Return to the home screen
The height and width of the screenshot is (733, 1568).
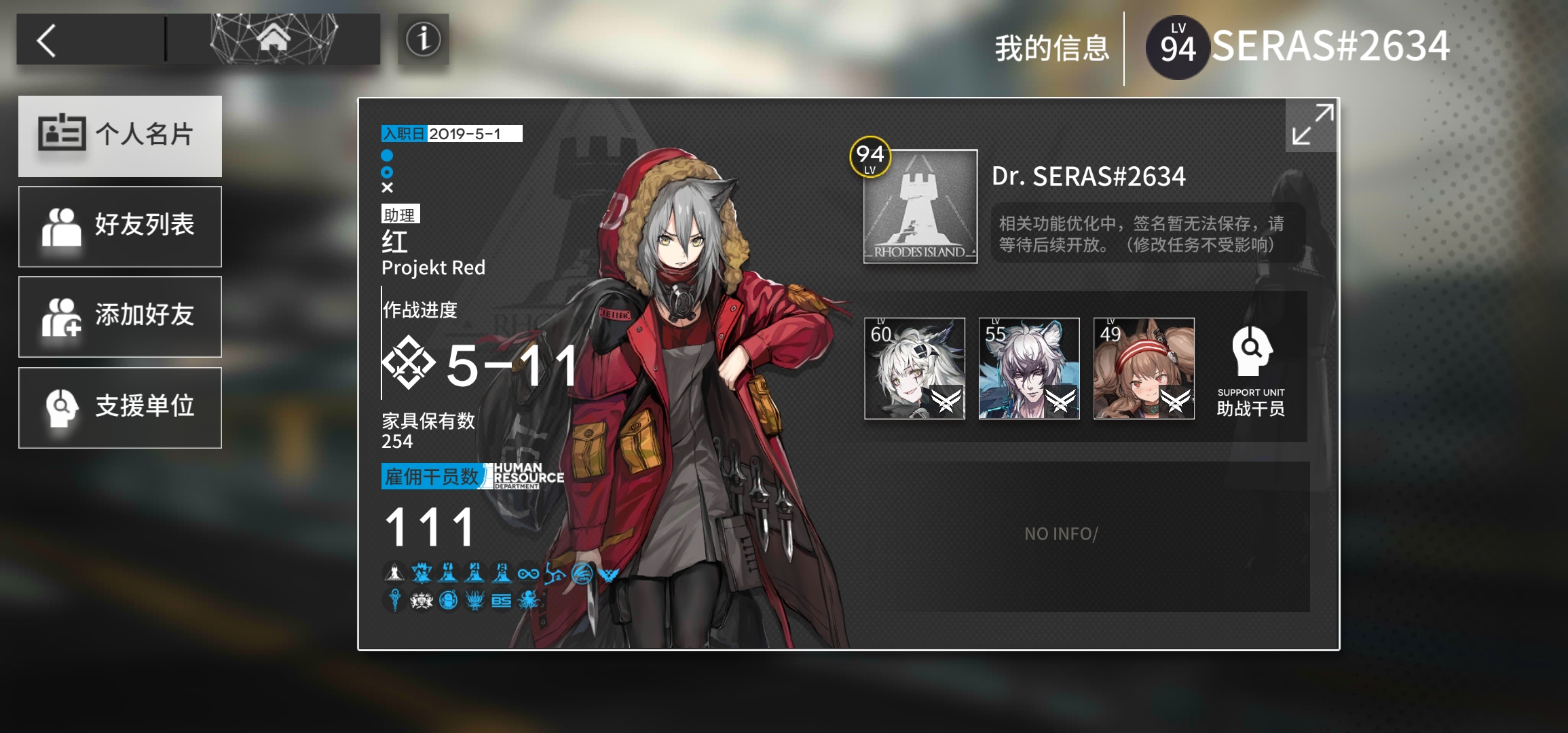coord(273,39)
